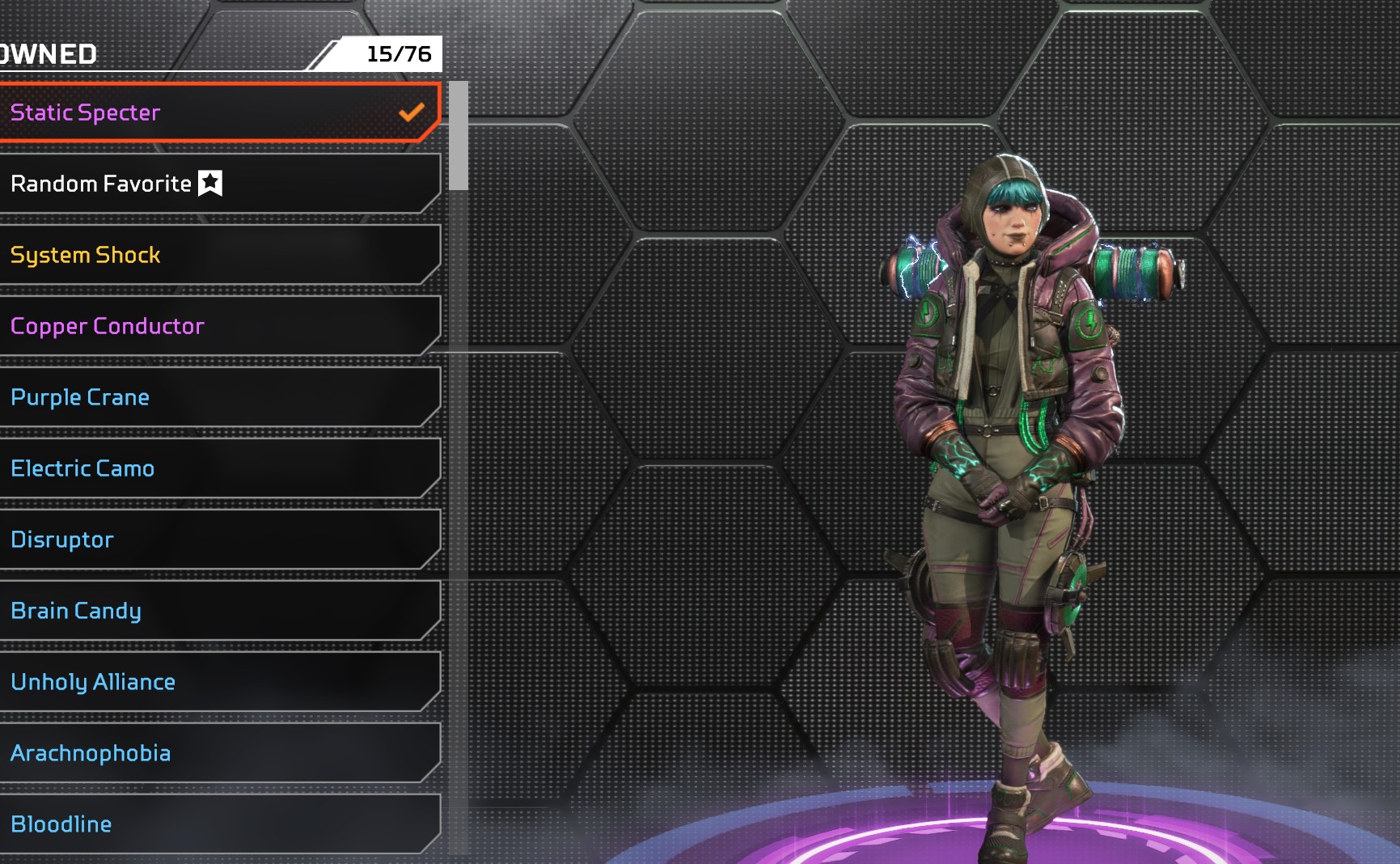This screenshot has width=1400, height=864.
Task: Pick the Copper Conductor skin
Action: [218, 326]
